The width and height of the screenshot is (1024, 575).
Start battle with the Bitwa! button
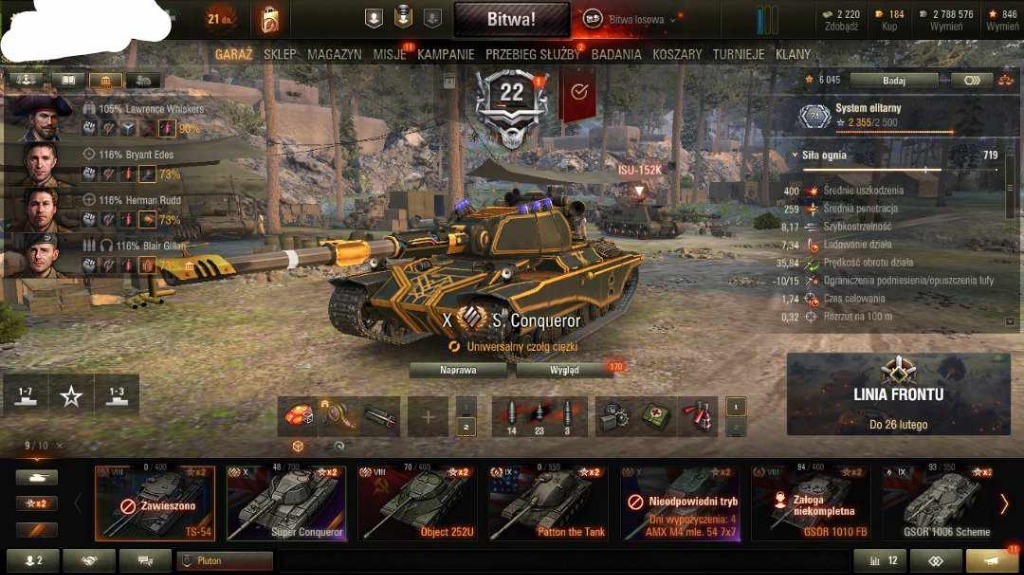click(x=511, y=19)
